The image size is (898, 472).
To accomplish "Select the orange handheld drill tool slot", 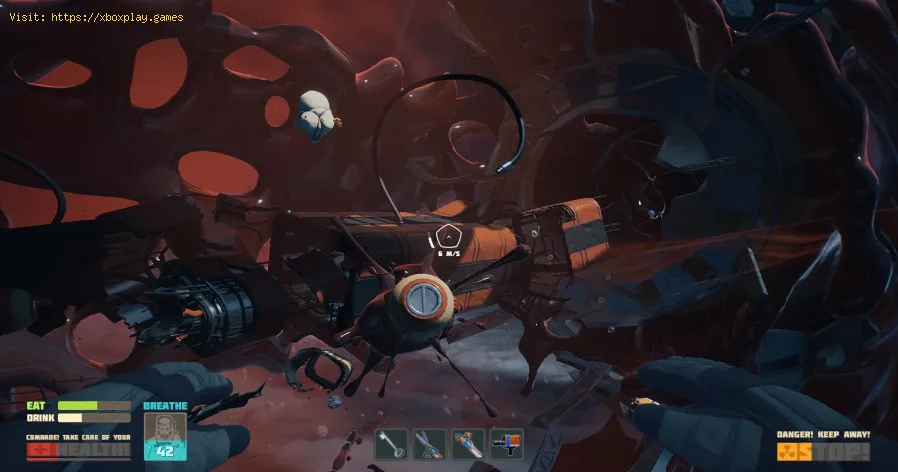I will (x=506, y=444).
